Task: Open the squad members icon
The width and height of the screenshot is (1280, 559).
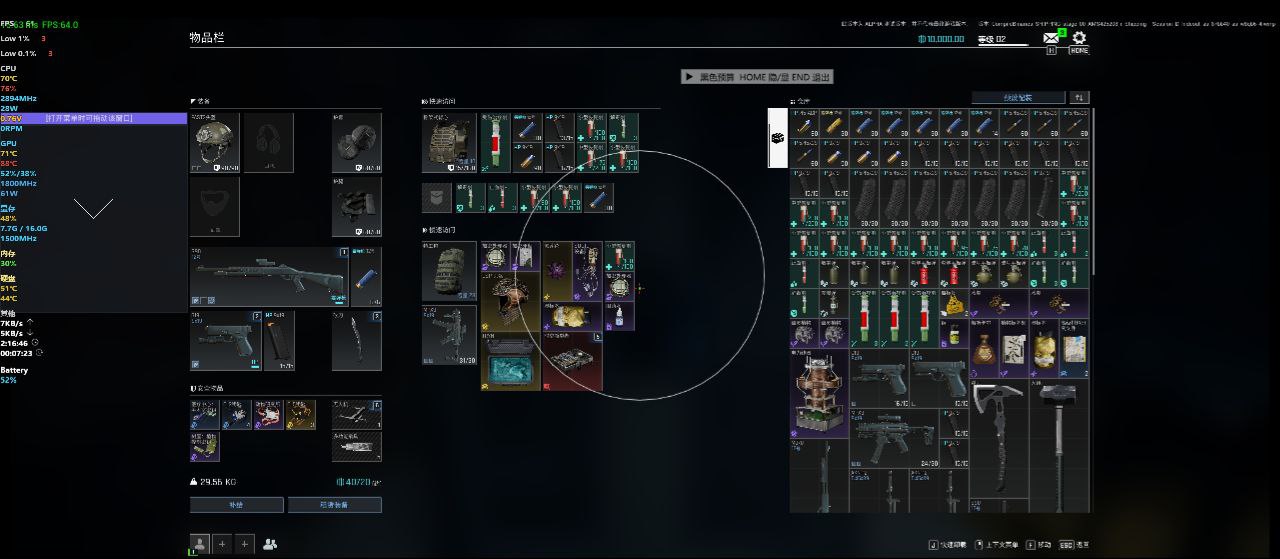Action: pos(270,544)
